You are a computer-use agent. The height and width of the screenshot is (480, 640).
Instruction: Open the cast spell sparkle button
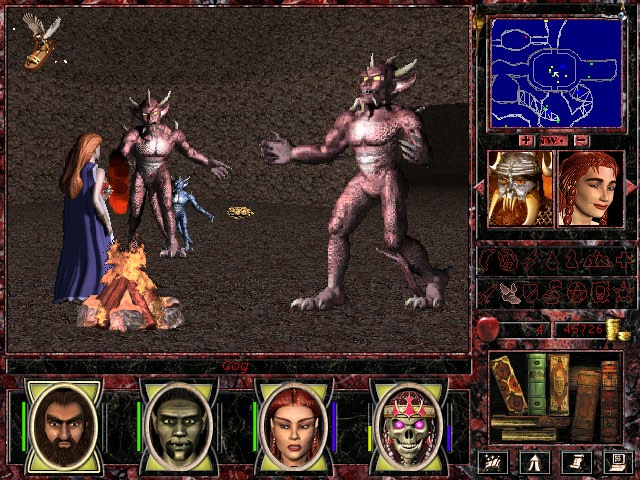point(491,462)
